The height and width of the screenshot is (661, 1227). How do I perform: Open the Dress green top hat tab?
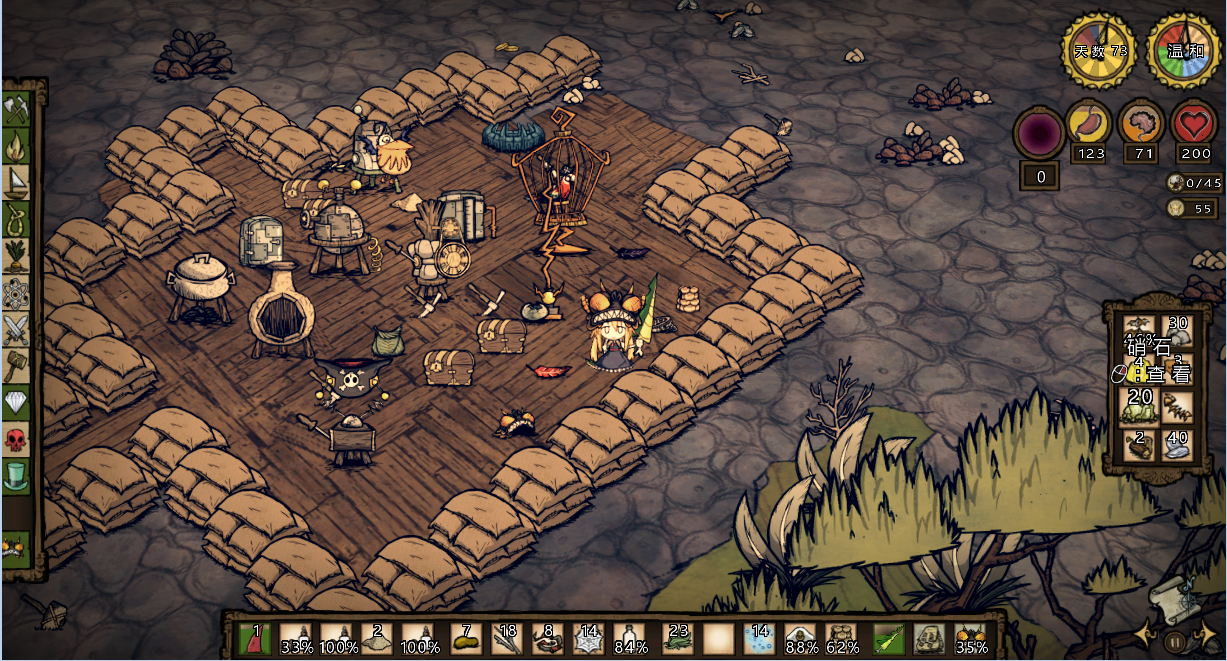pyautogui.click(x=17, y=475)
